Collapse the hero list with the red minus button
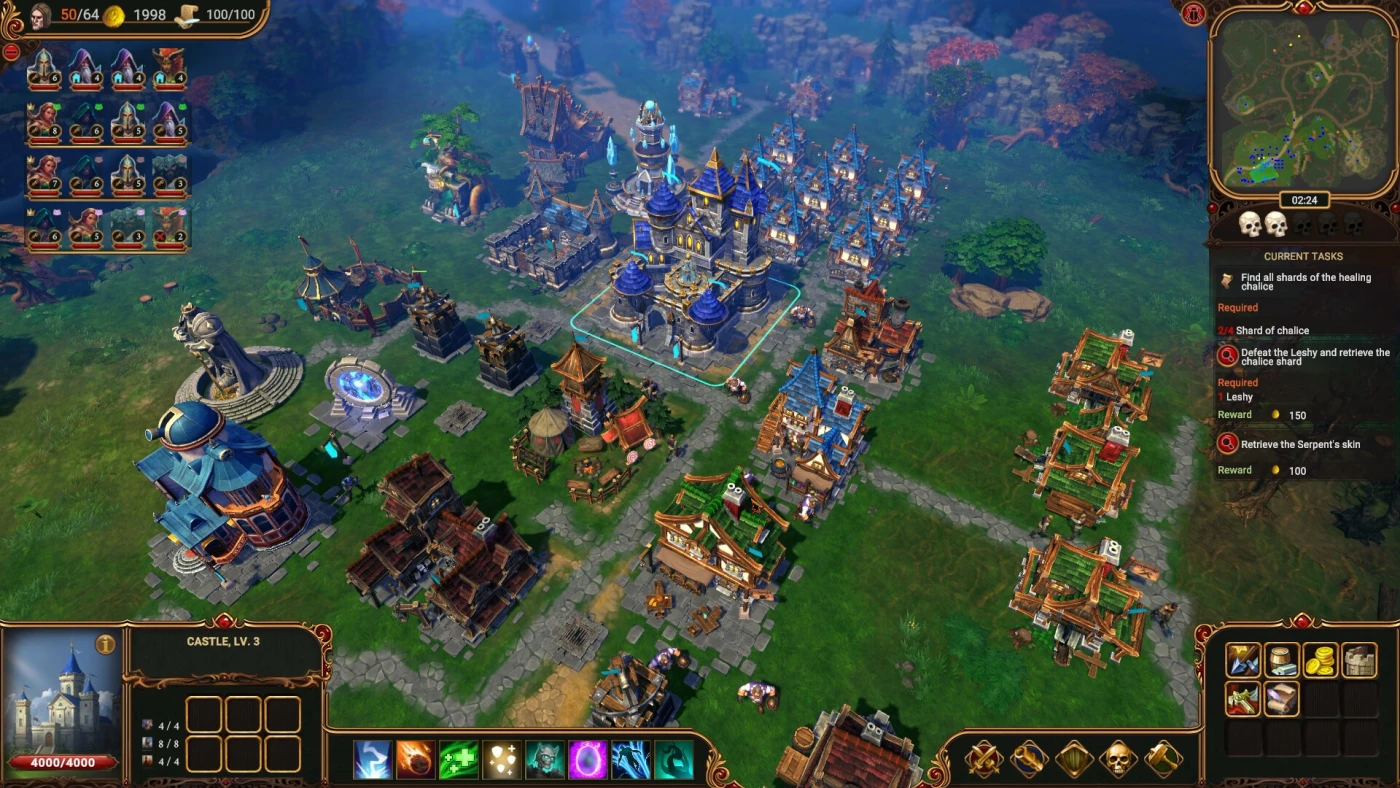The height and width of the screenshot is (788, 1400). click(x=11, y=52)
